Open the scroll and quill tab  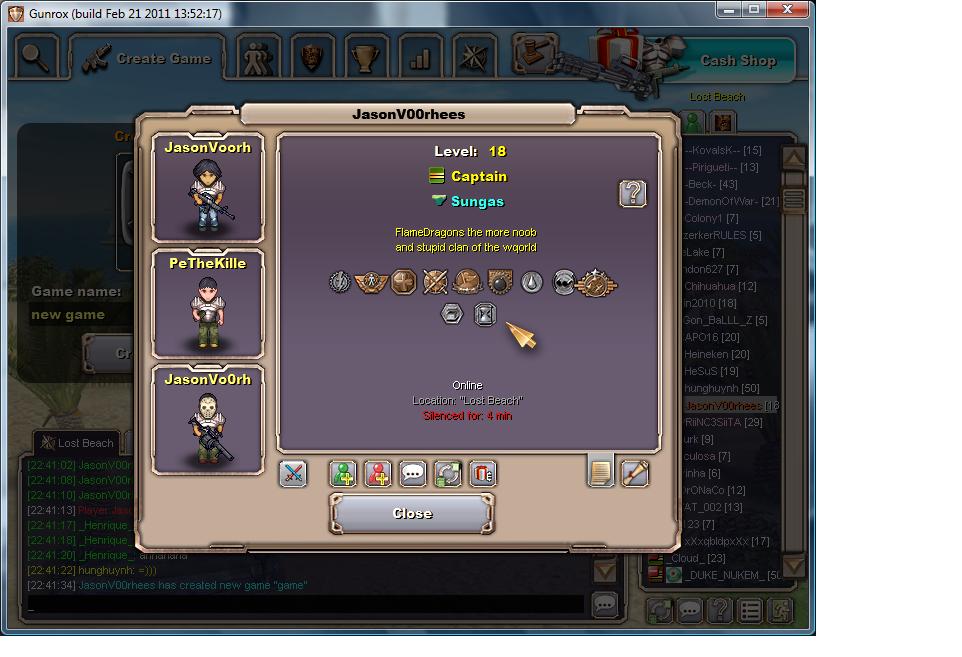click(635, 471)
